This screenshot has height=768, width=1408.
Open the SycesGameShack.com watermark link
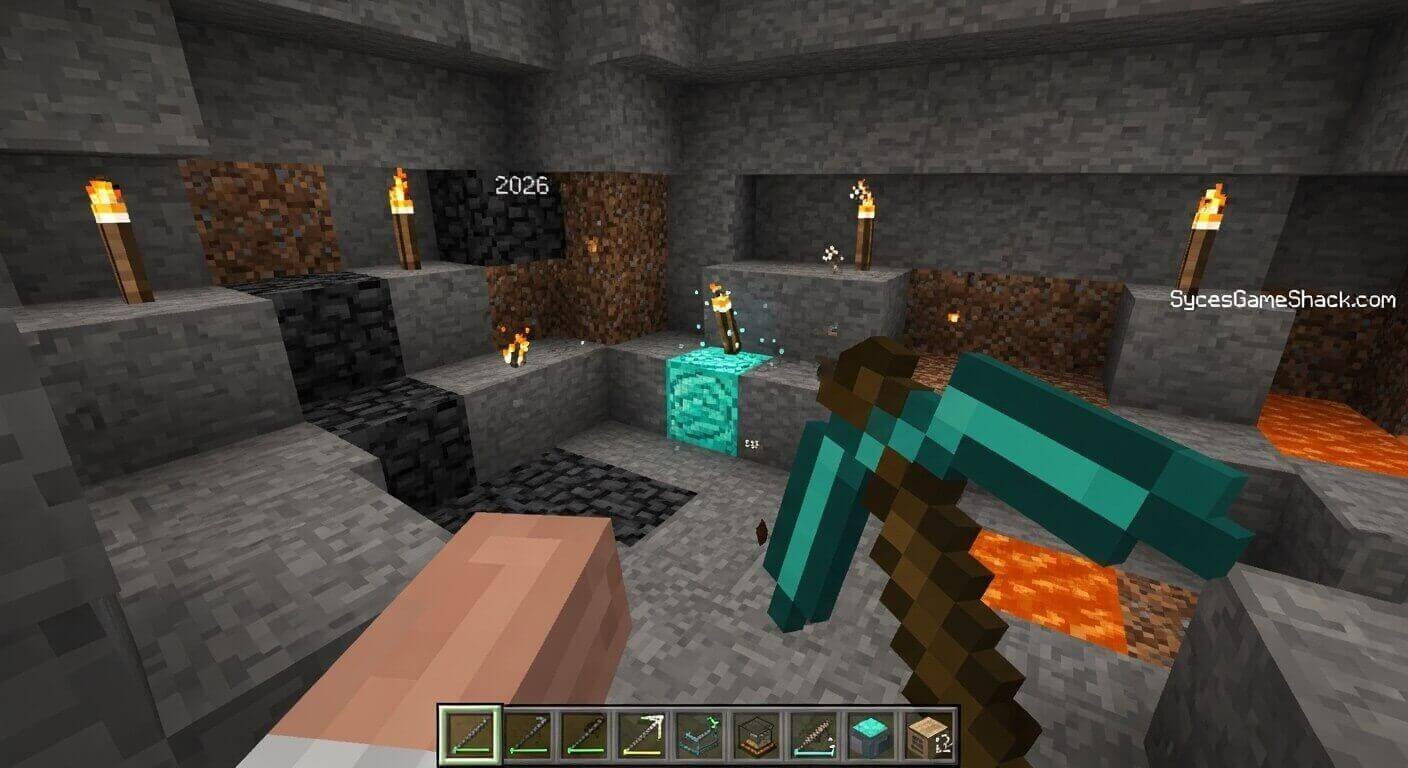1284,297
